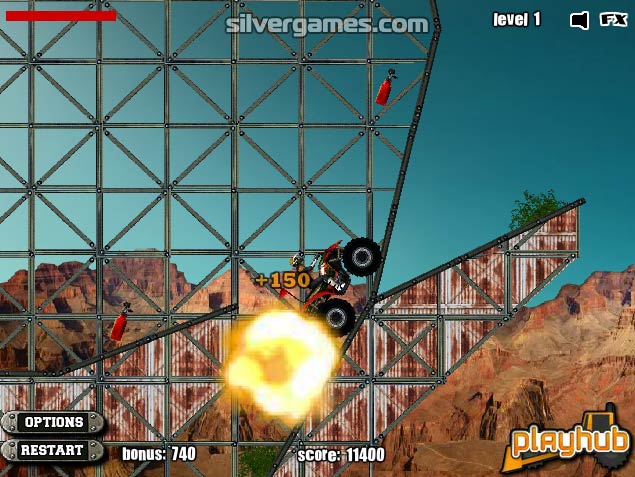
Task: Toggle music with the speaker icon
Action: pyautogui.click(x=579, y=19)
